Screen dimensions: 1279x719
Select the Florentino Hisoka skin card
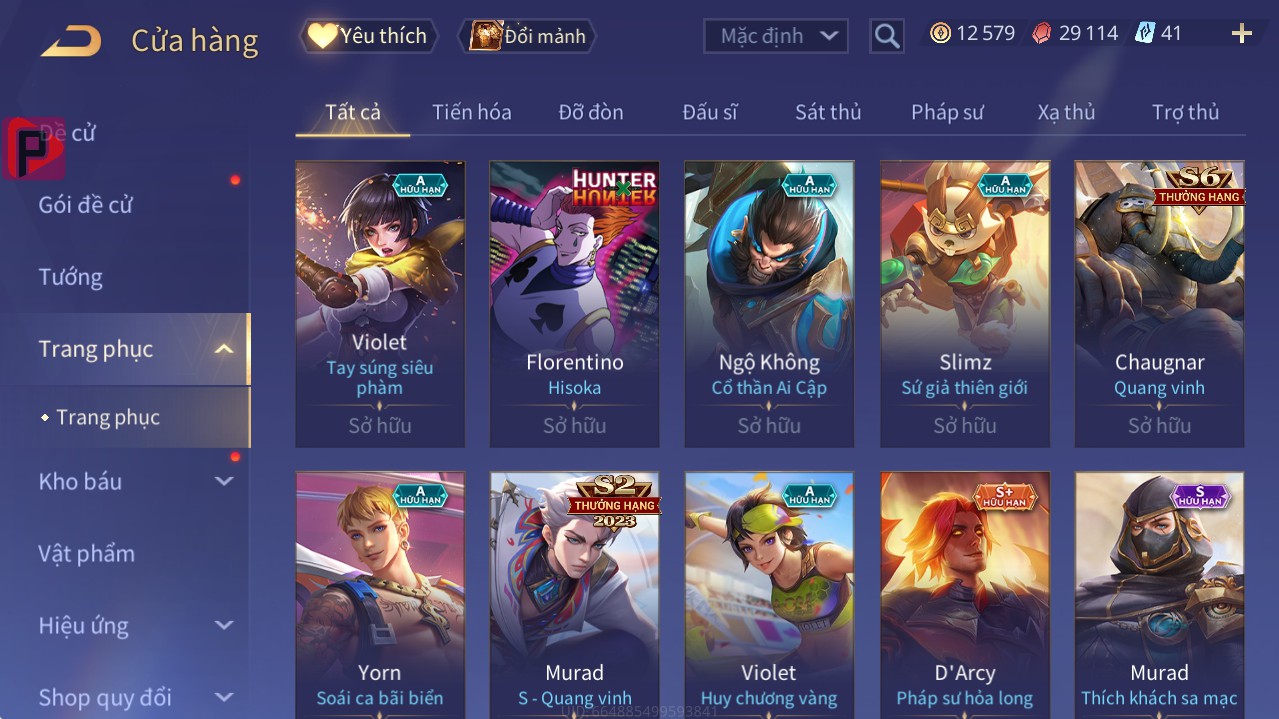[x=574, y=303]
